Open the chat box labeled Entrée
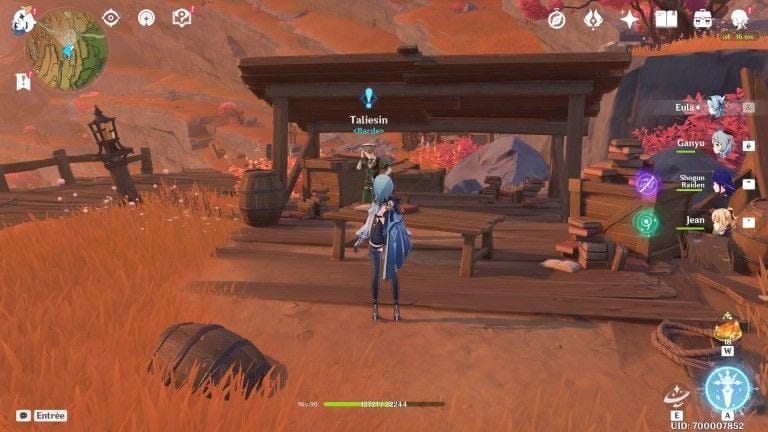The height and width of the screenshot is (432, 768). point(42,415)
